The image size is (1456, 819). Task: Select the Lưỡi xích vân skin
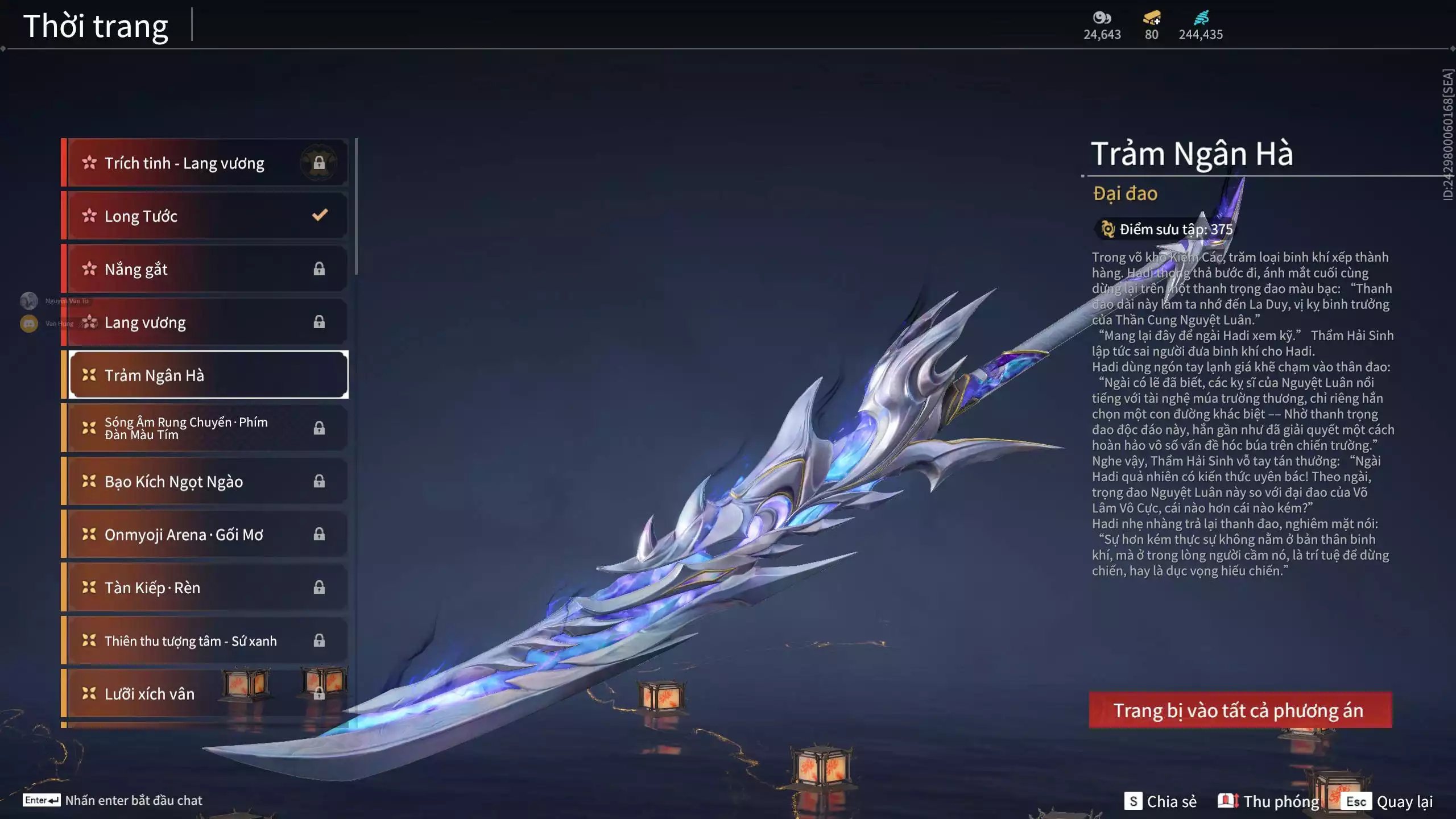208,694
